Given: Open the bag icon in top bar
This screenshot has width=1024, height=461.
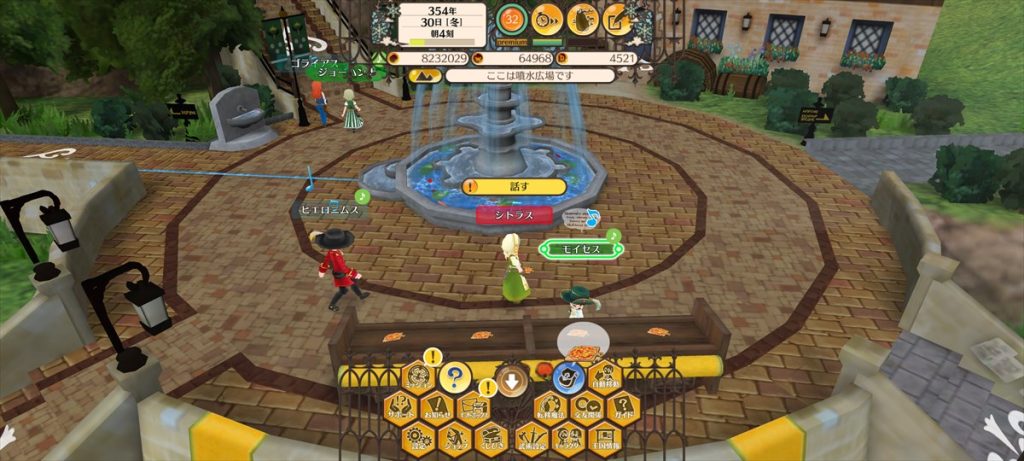Looking at the screenshot, I should coord(583,18).
